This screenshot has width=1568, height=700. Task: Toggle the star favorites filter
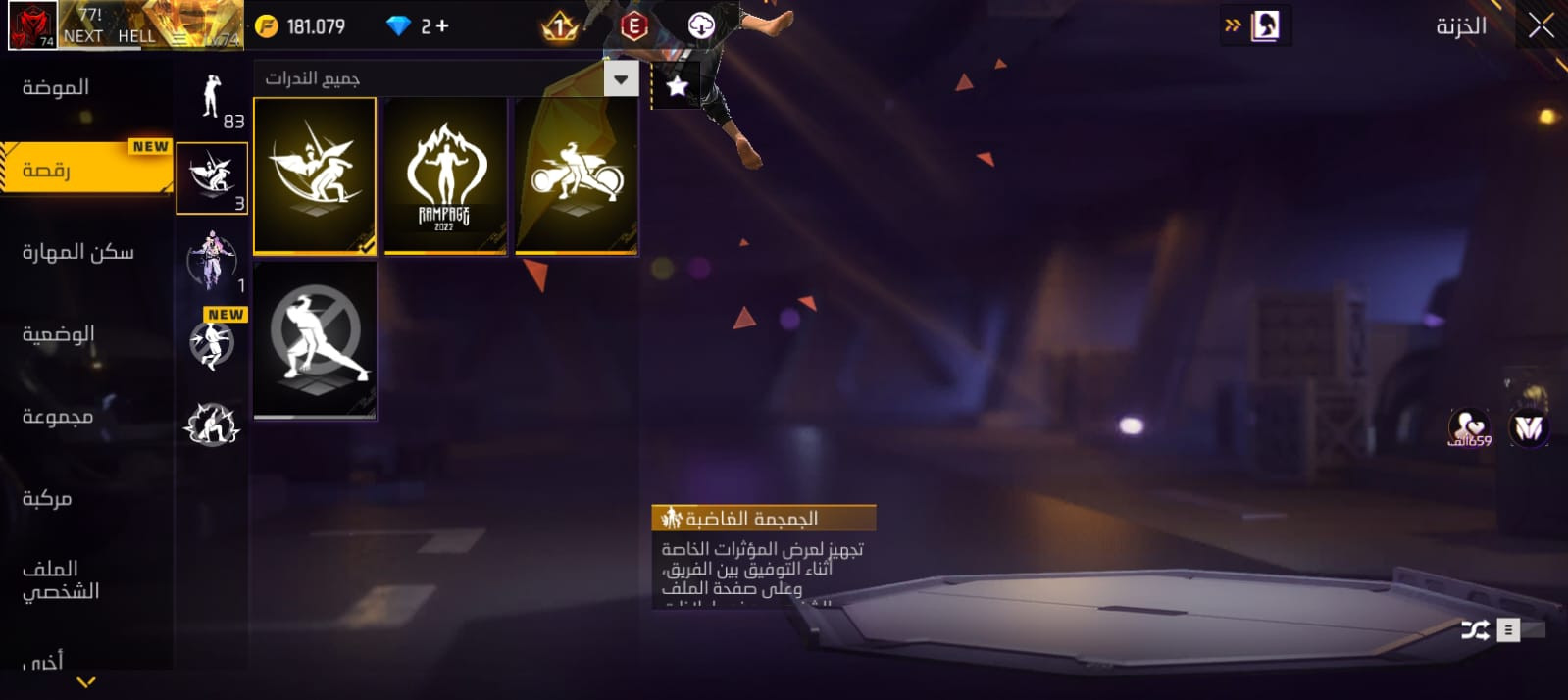[677, 86]
